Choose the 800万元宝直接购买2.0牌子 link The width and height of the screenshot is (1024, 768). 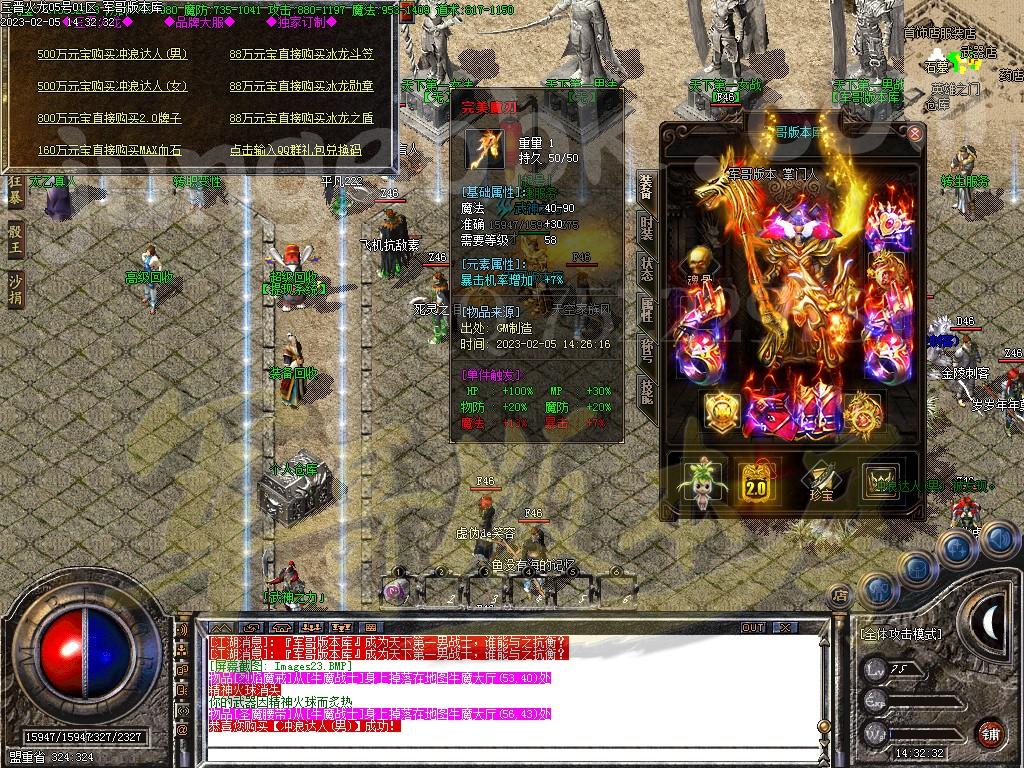click(109, 118)
